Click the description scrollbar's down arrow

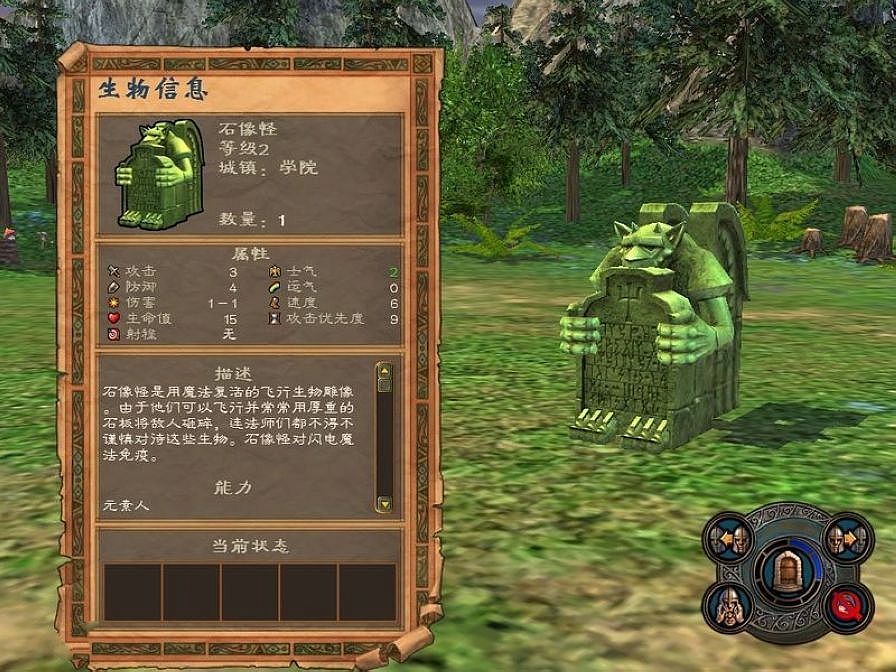point(383,502)
